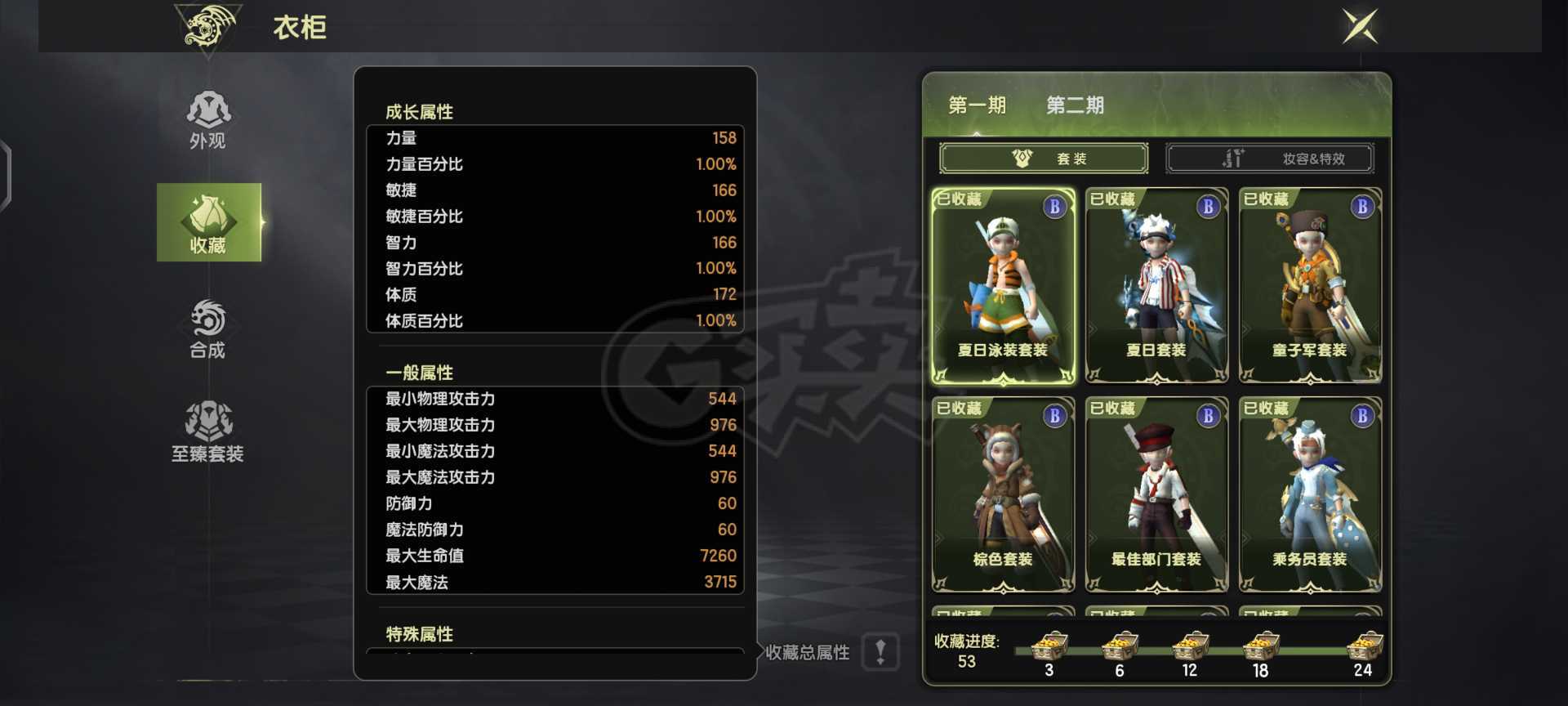Select the 乘务员套装 outfit card
1568x706 pixels.
1309,494
